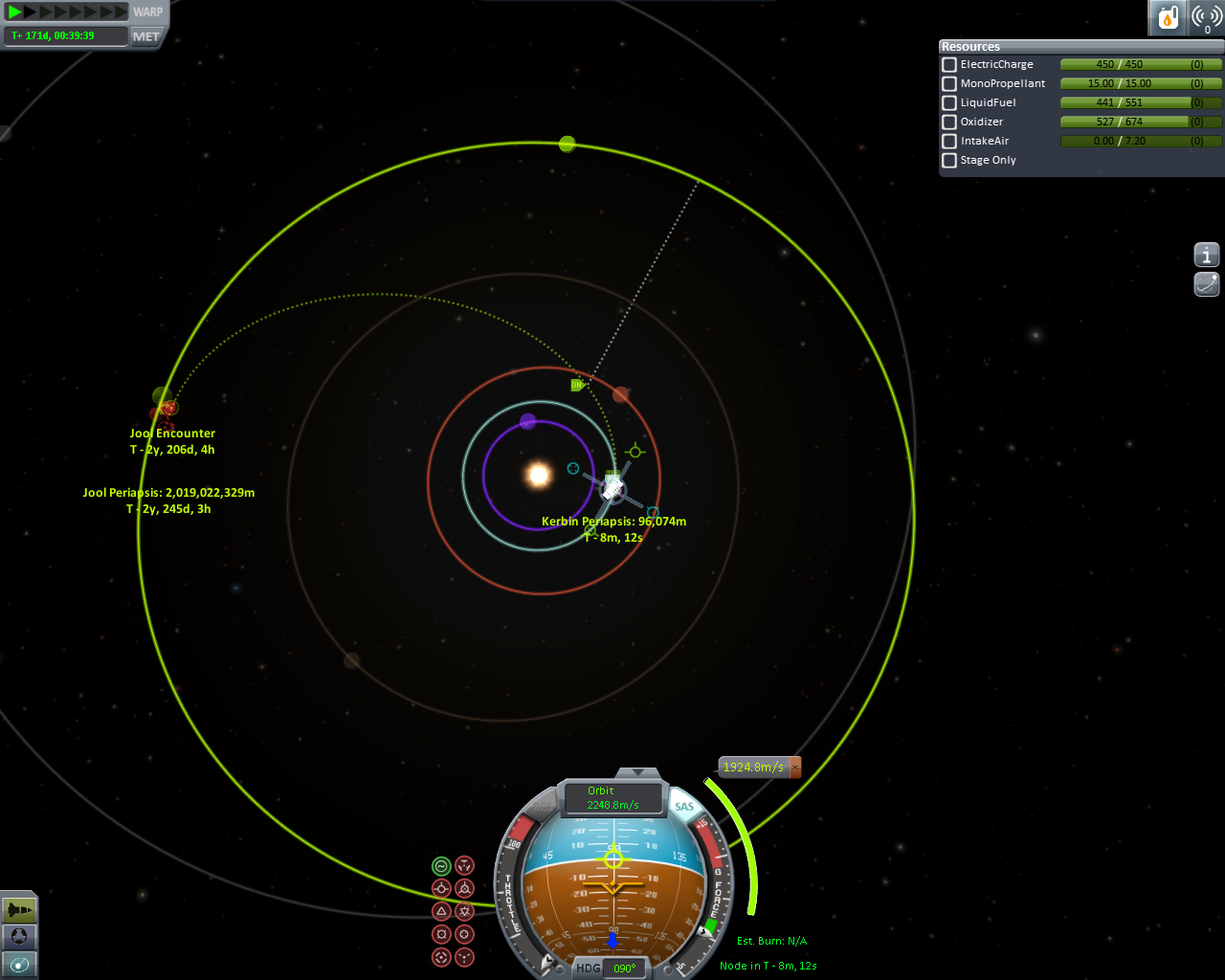Viewport: 1225px width, 980px height.
Task: Cycle the Orbit speed display mode
Action: click(x=612, y=798)
